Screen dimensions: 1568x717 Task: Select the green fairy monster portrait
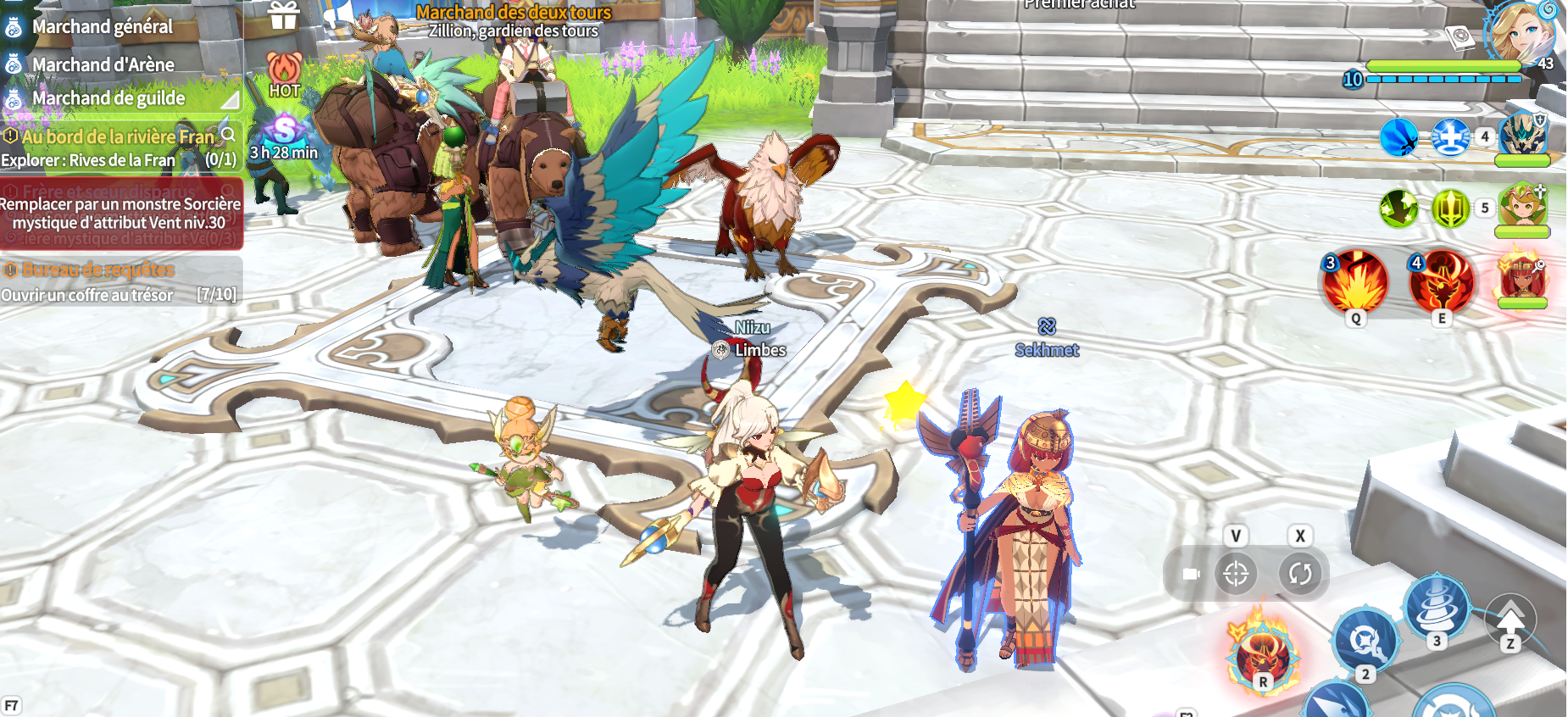1522,206
